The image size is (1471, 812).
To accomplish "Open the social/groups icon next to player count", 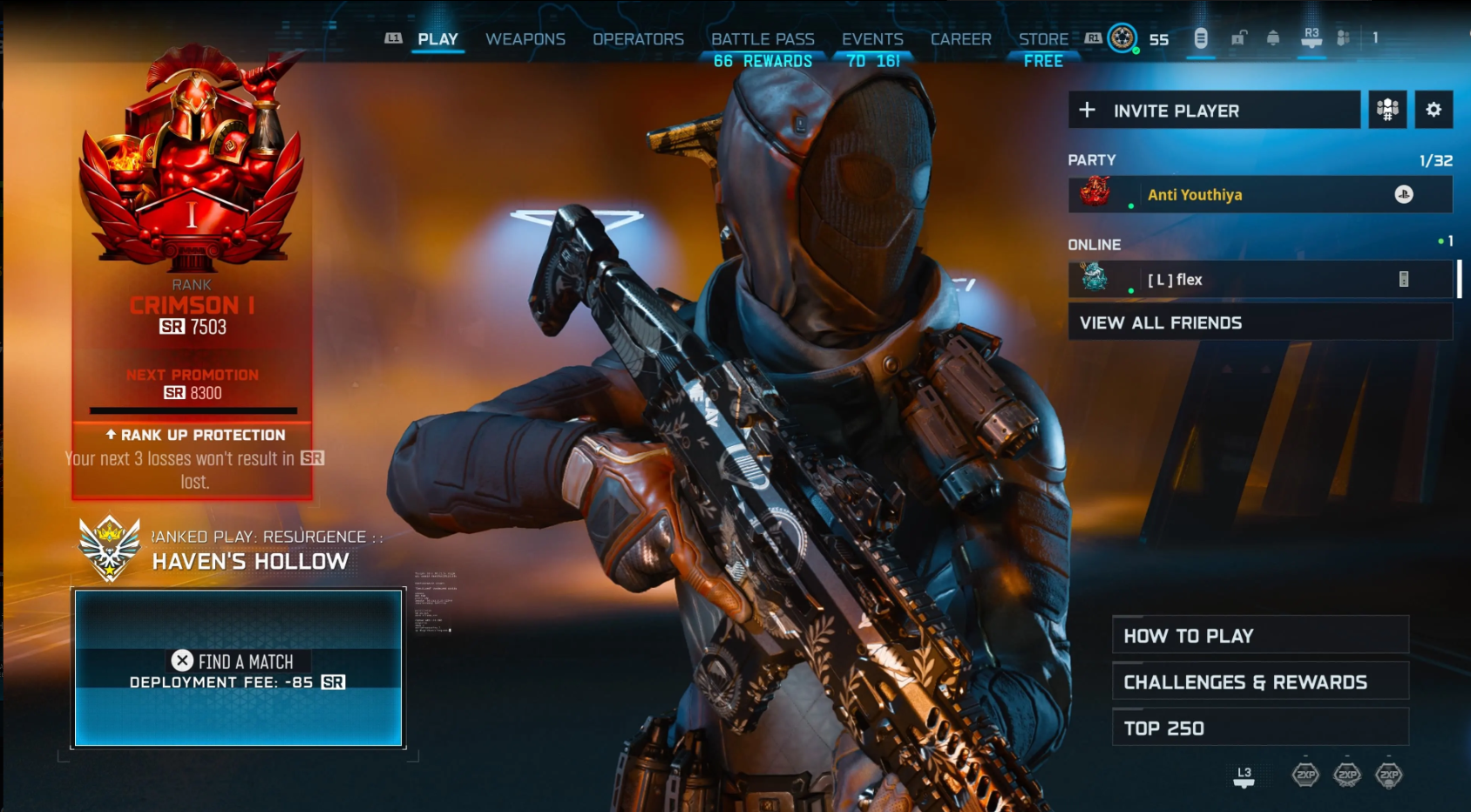I will pos(1343,37).
